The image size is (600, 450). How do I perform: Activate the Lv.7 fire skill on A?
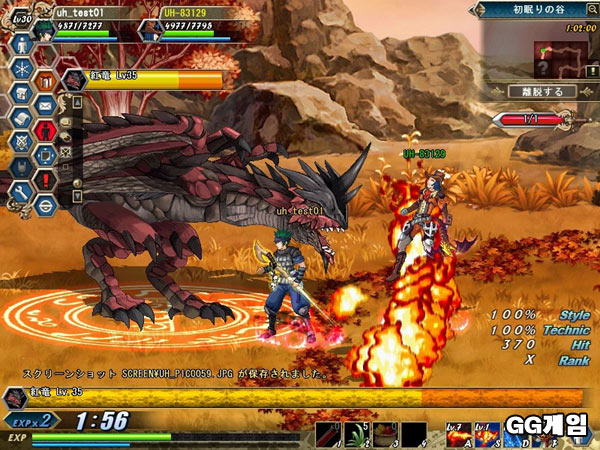click(x=459, y=433)
